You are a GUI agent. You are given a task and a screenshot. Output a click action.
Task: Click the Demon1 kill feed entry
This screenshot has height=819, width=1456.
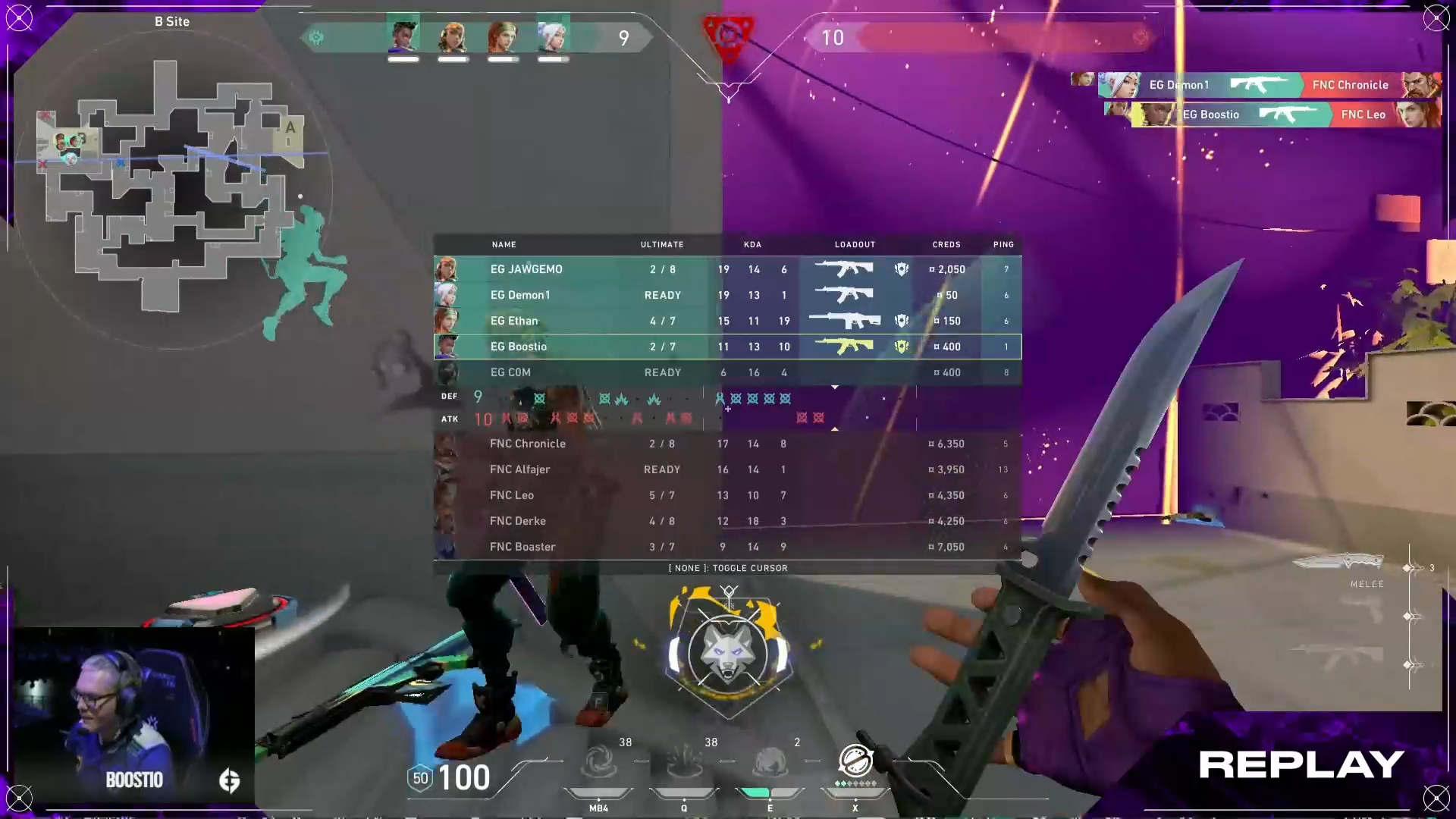coord(1268,85)
